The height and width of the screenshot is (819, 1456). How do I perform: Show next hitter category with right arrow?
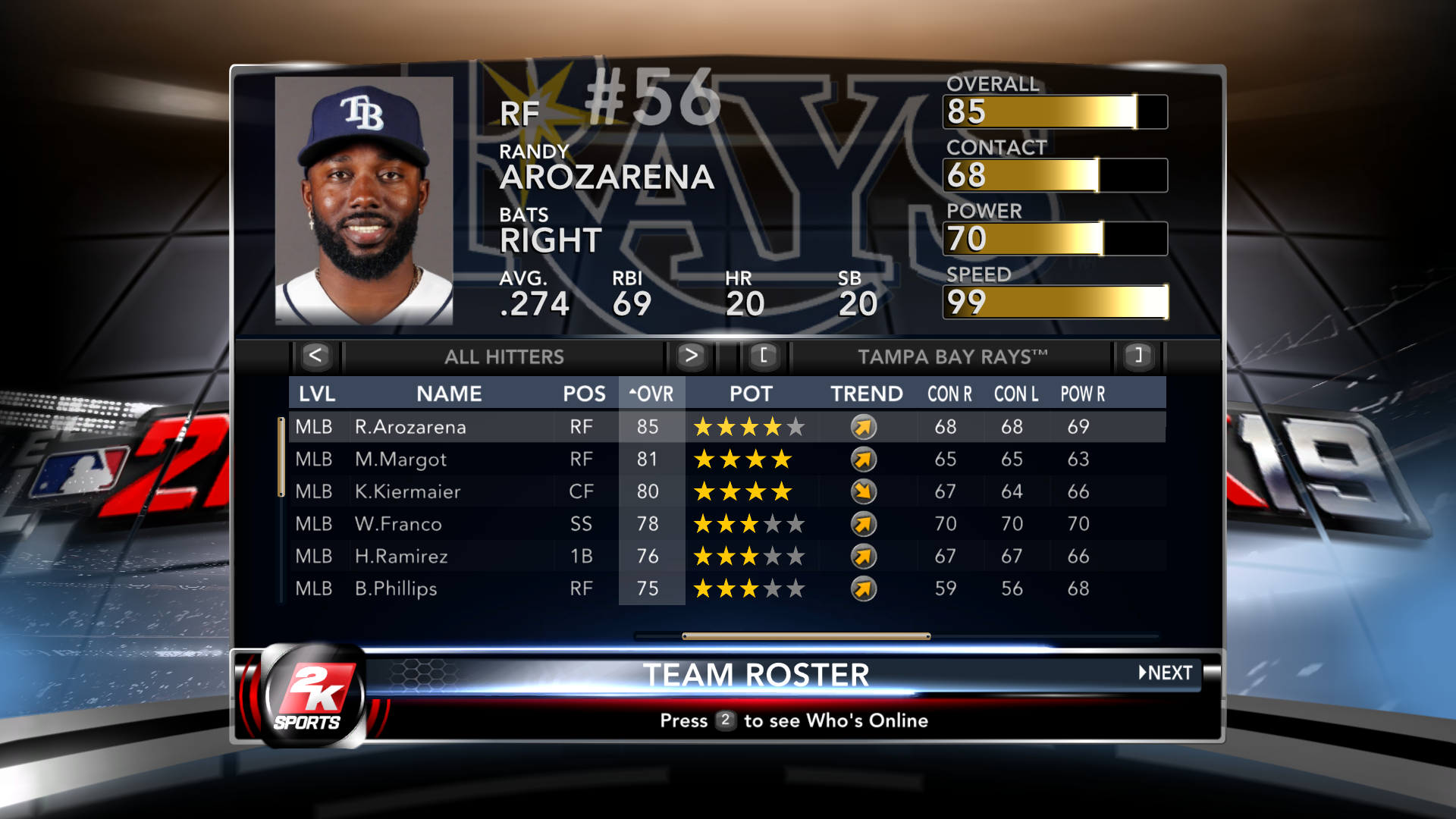pyautogui.click(x=690, y=356)
